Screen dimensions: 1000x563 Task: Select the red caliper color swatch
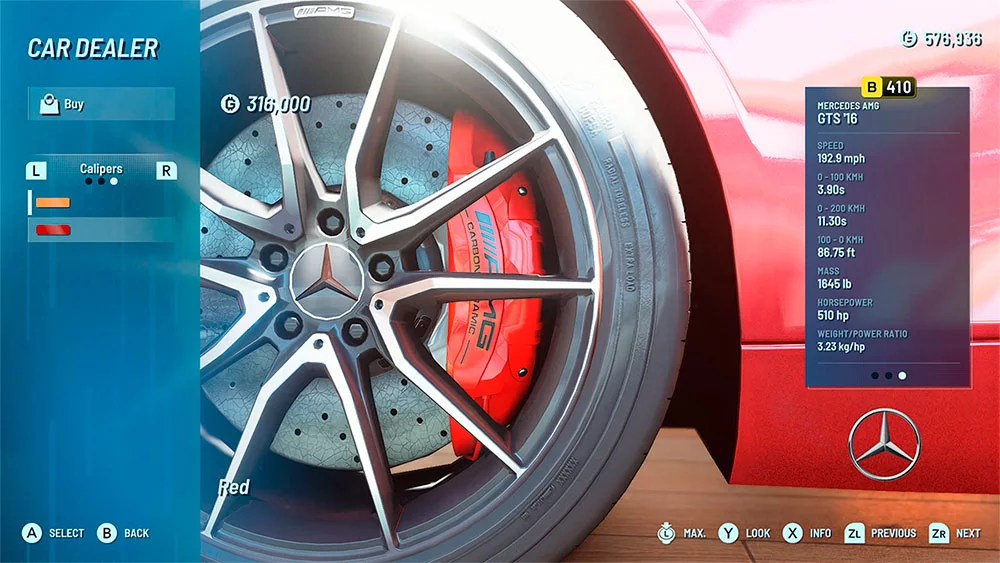coord(53,230)
